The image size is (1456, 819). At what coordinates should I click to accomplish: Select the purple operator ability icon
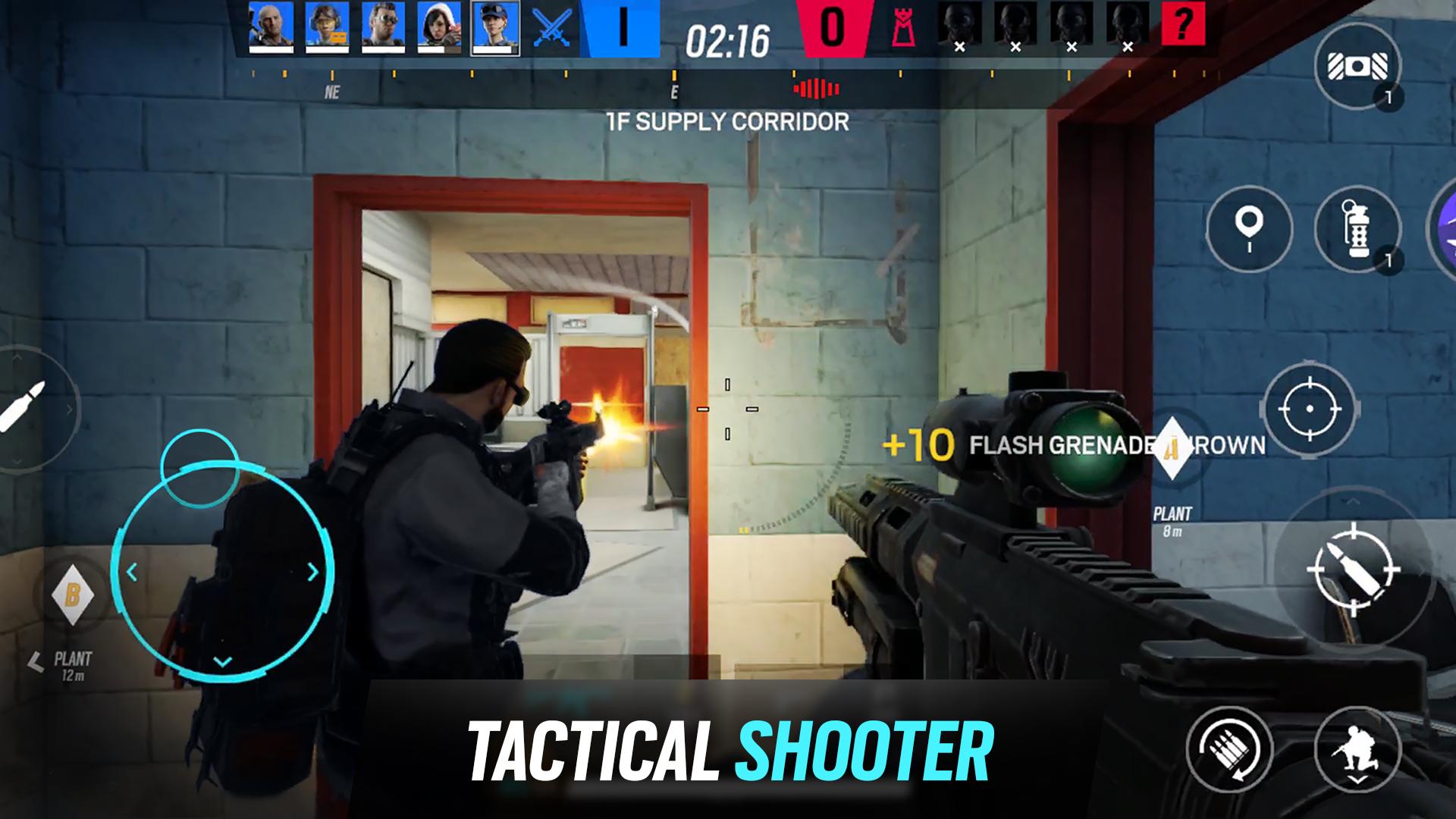1450,227
